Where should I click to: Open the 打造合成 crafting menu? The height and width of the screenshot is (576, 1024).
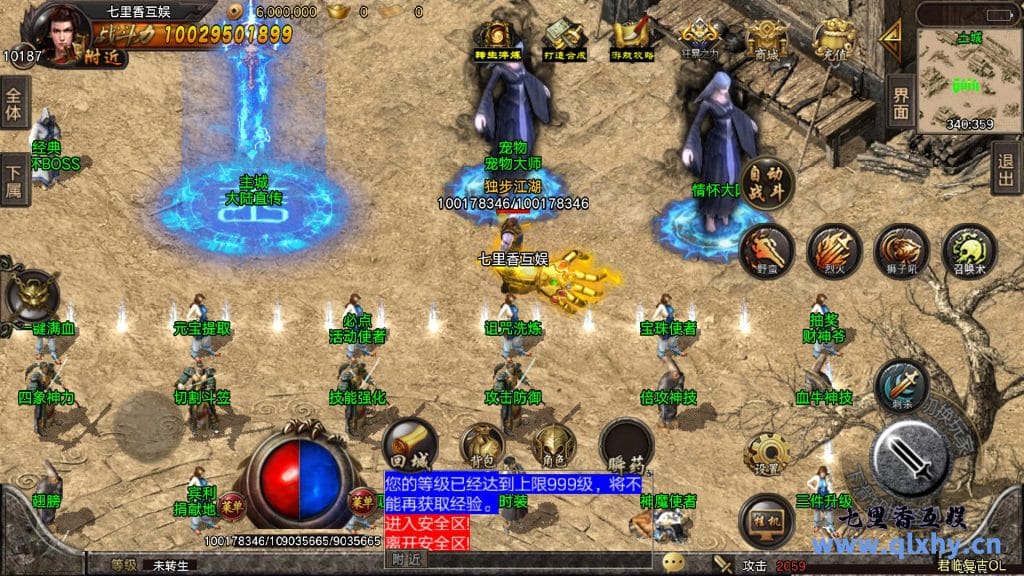click(563, 42)
